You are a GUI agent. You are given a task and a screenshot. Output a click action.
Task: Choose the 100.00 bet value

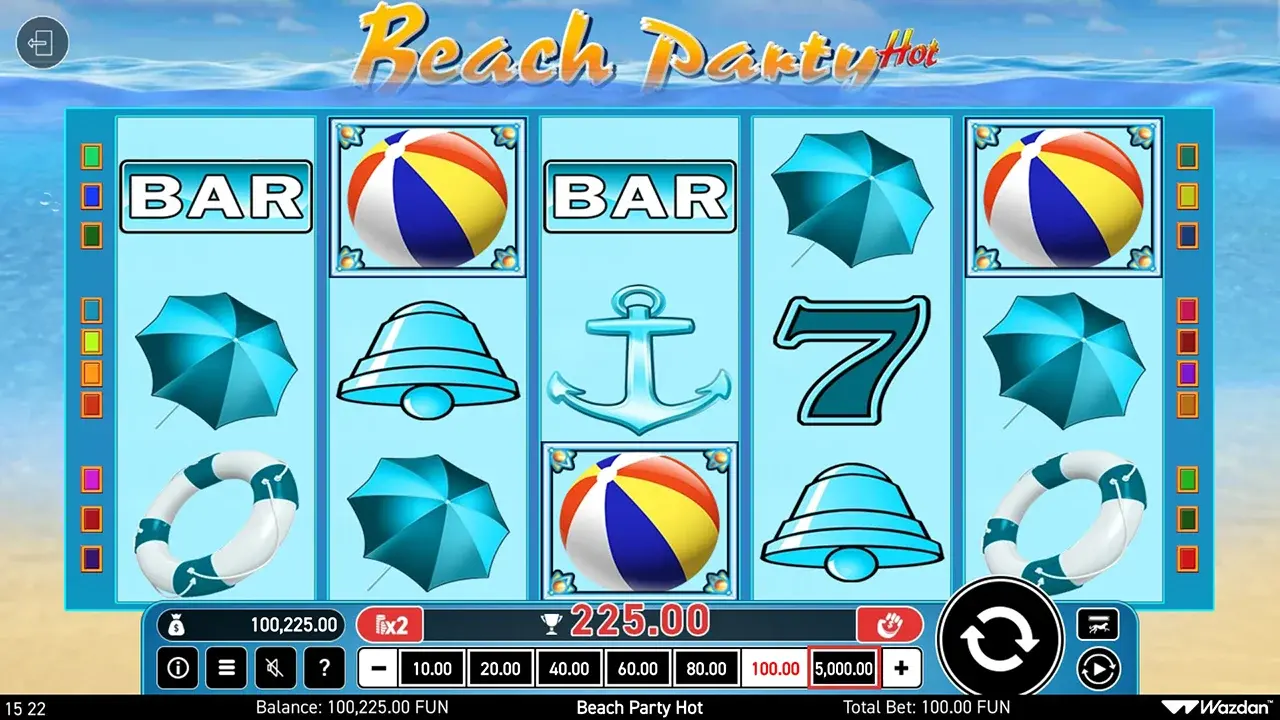775,668
